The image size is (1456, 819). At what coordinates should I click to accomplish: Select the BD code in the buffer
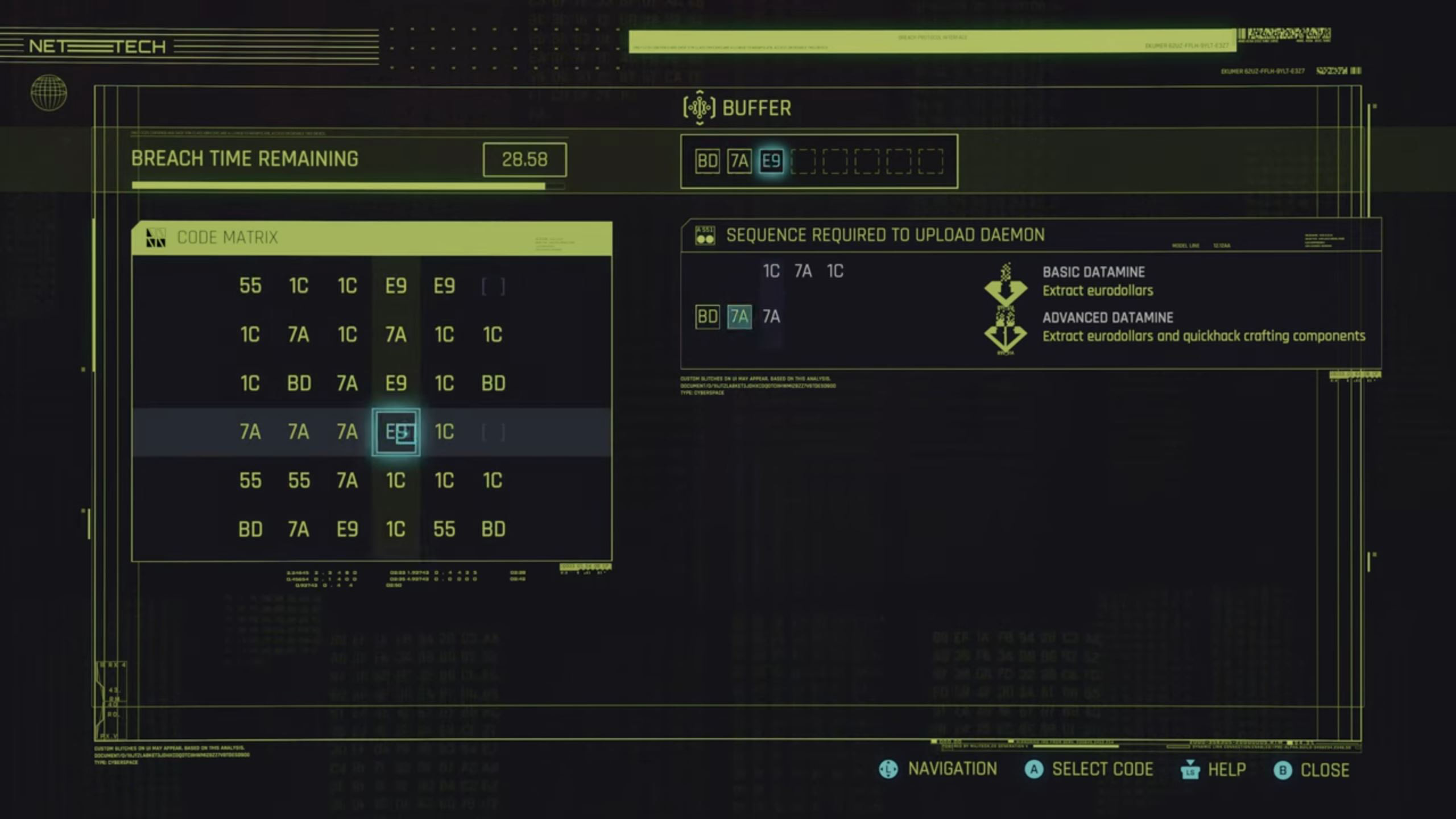coord(708,162)
